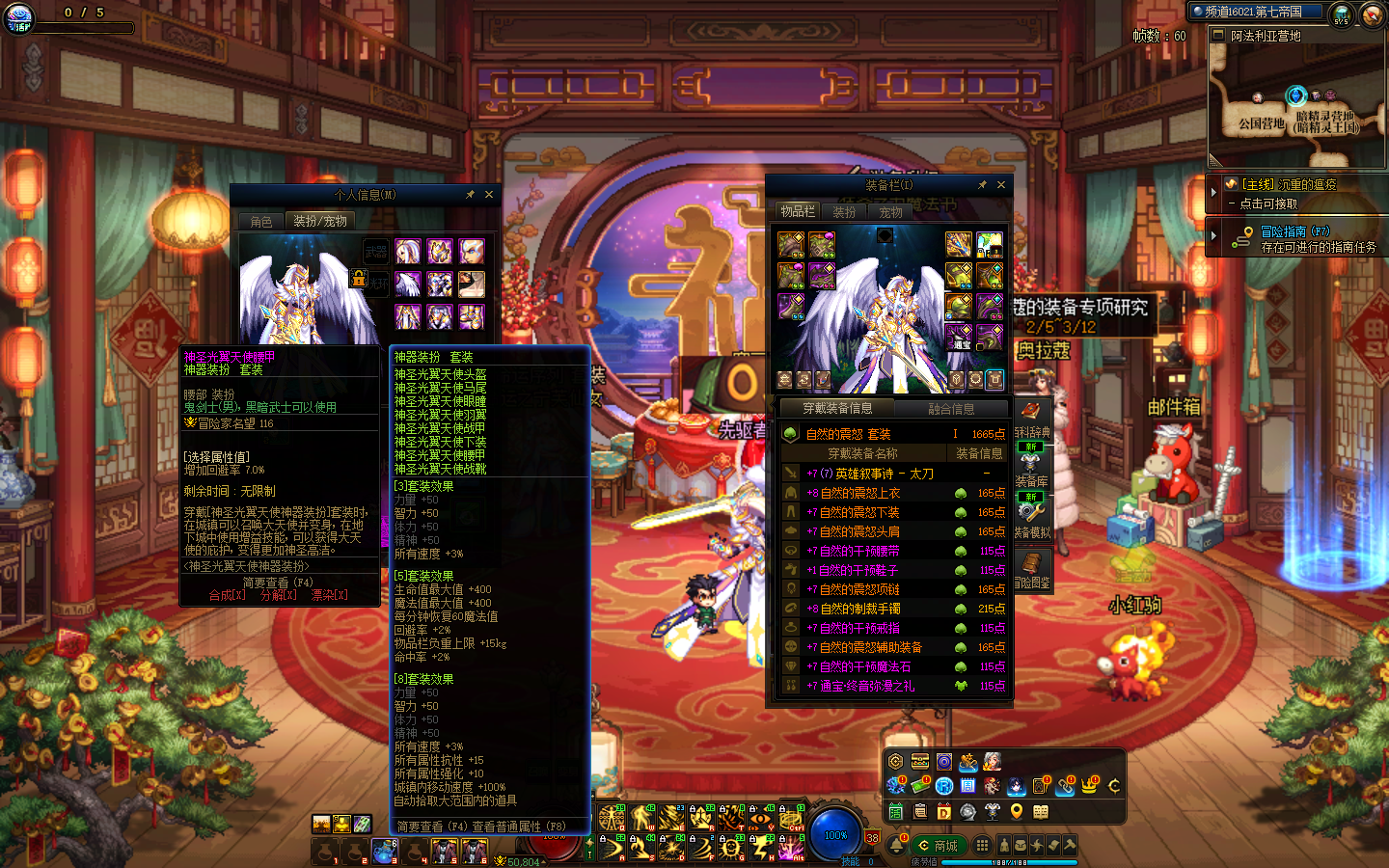Open the 宠物 pet tab
This screenshot has height=868, width=1389.
890,212
